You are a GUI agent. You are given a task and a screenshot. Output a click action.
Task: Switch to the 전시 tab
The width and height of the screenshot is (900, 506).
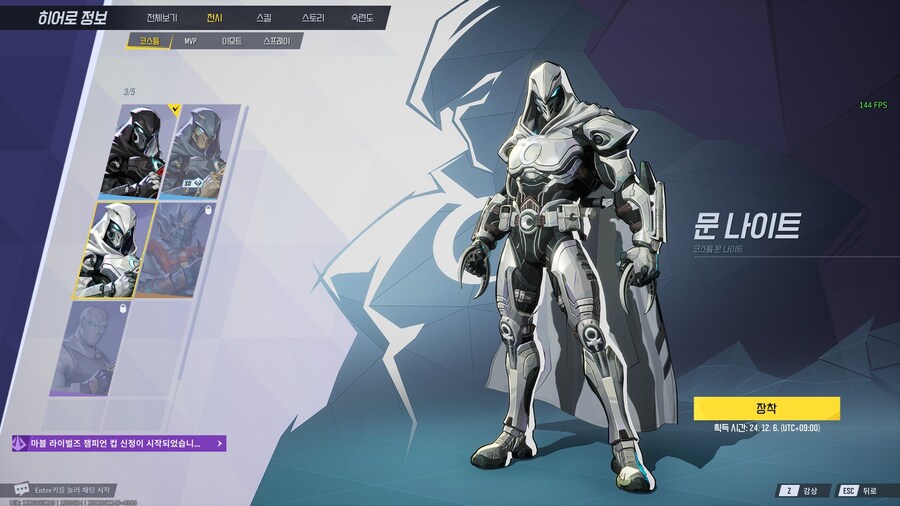click(214, 18)
